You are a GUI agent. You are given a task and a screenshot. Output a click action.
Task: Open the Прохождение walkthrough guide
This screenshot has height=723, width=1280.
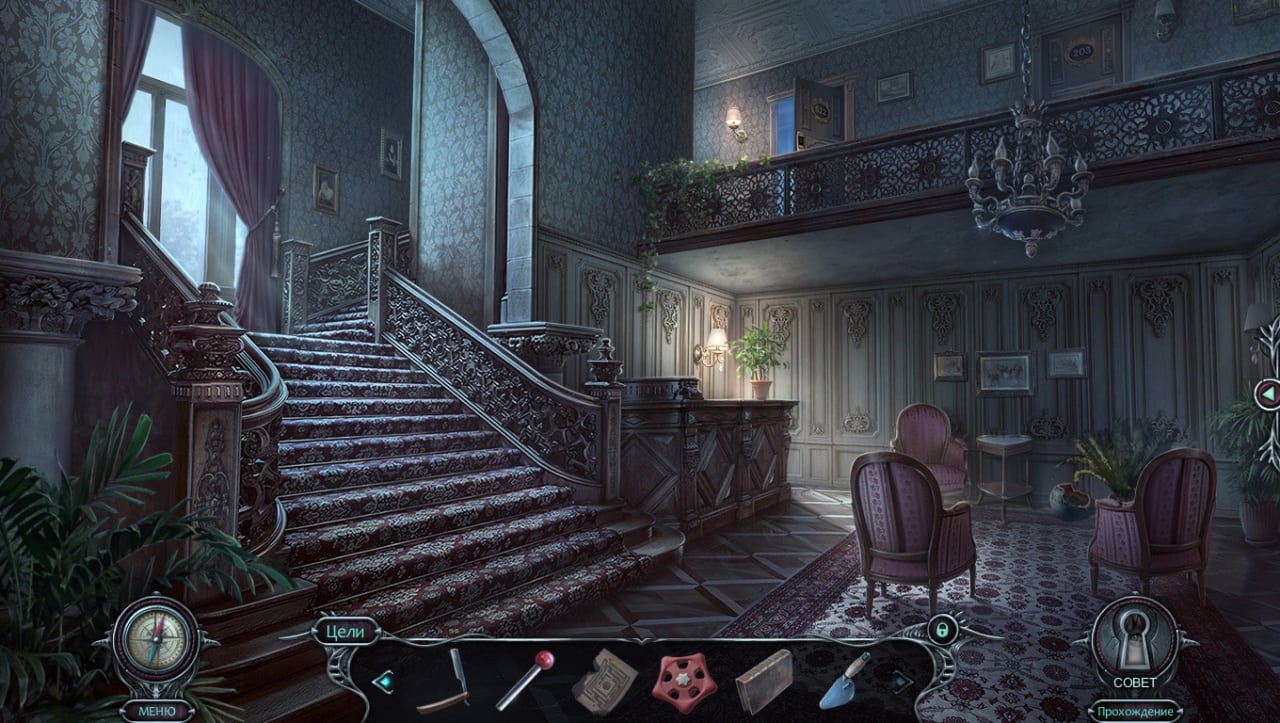[1134, 712]
